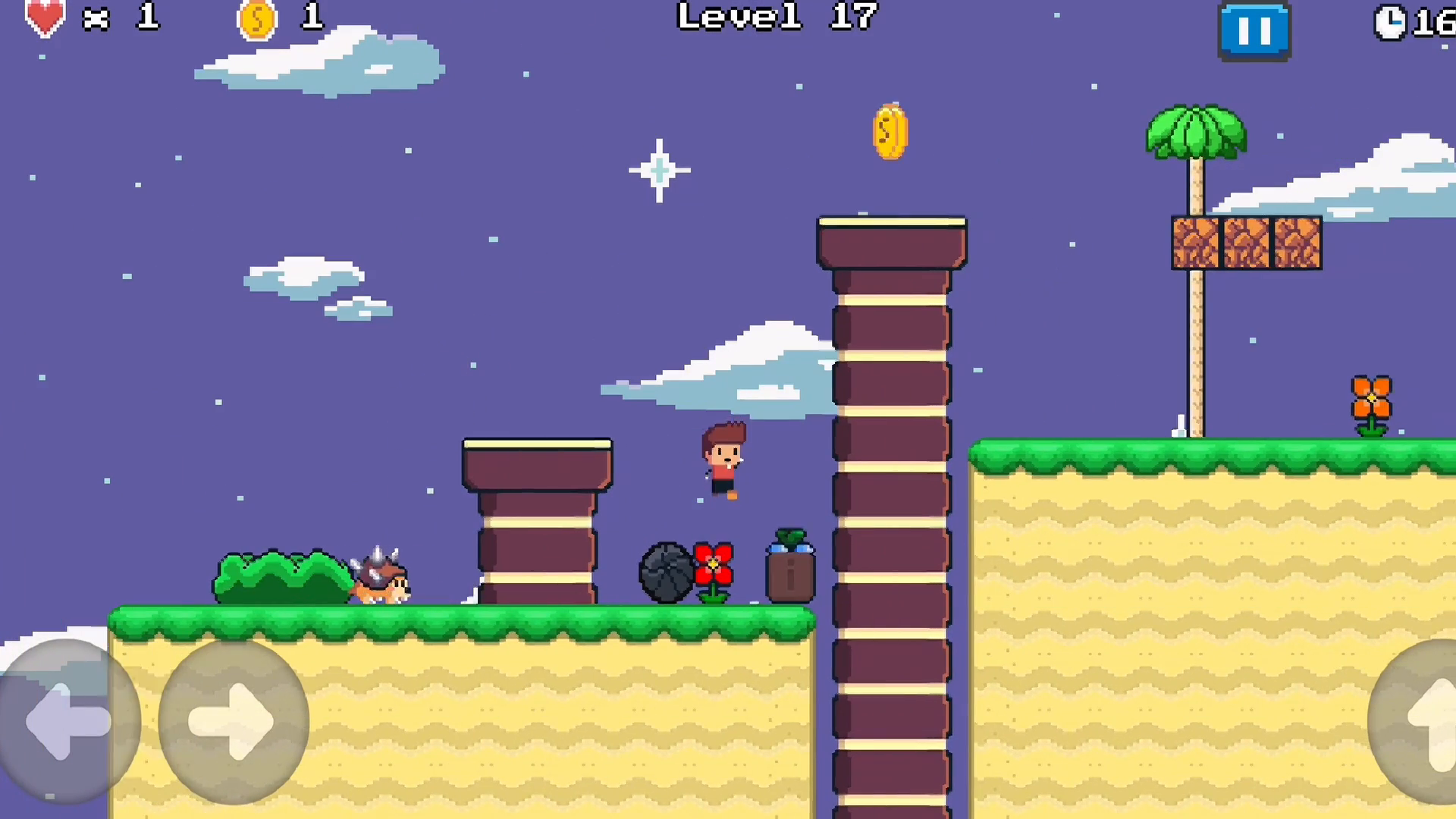Click the info jar with the letter i

789,573
